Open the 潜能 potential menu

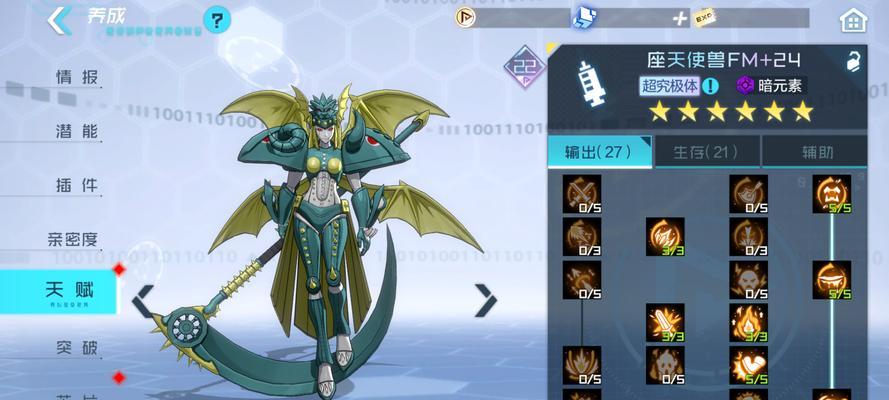76,131
